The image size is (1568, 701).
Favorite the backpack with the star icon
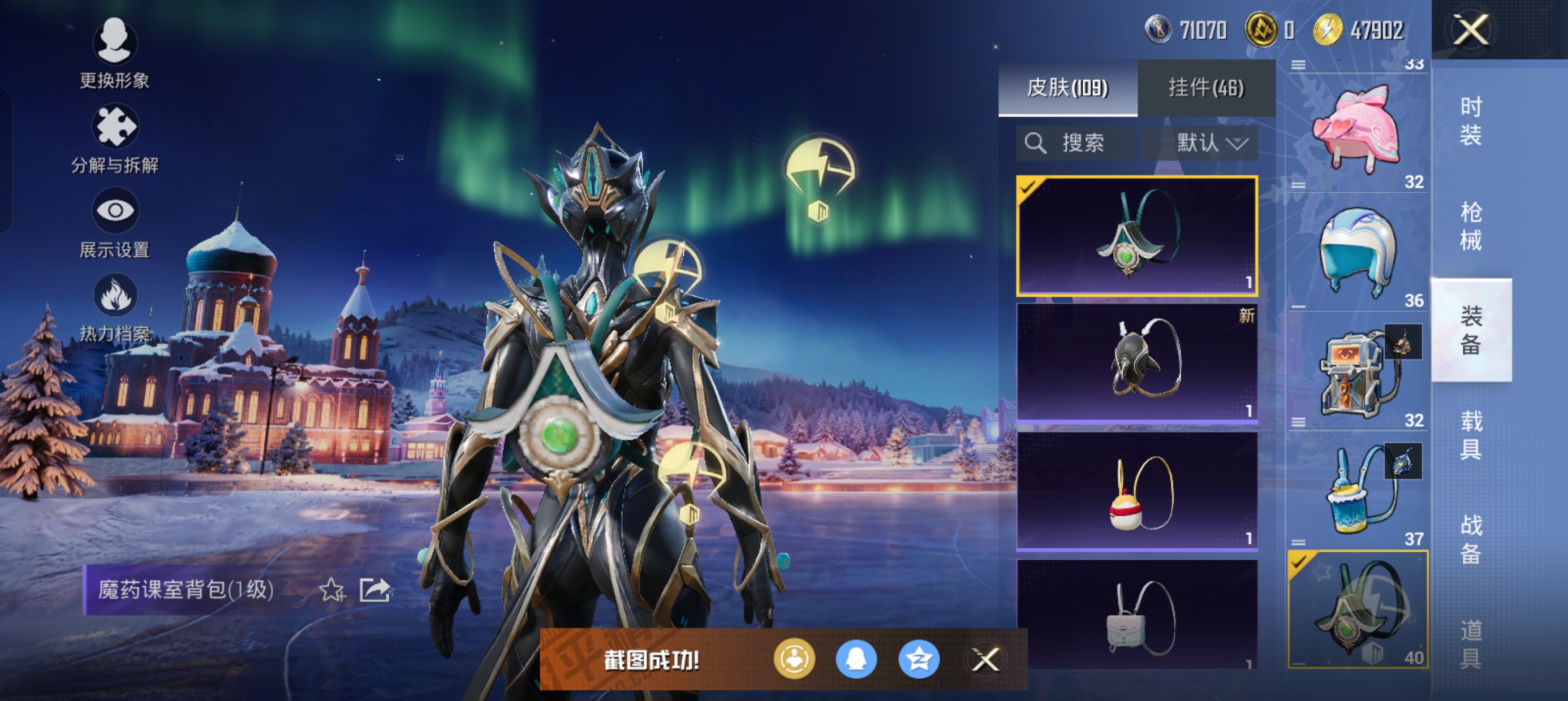click(331, 589)
